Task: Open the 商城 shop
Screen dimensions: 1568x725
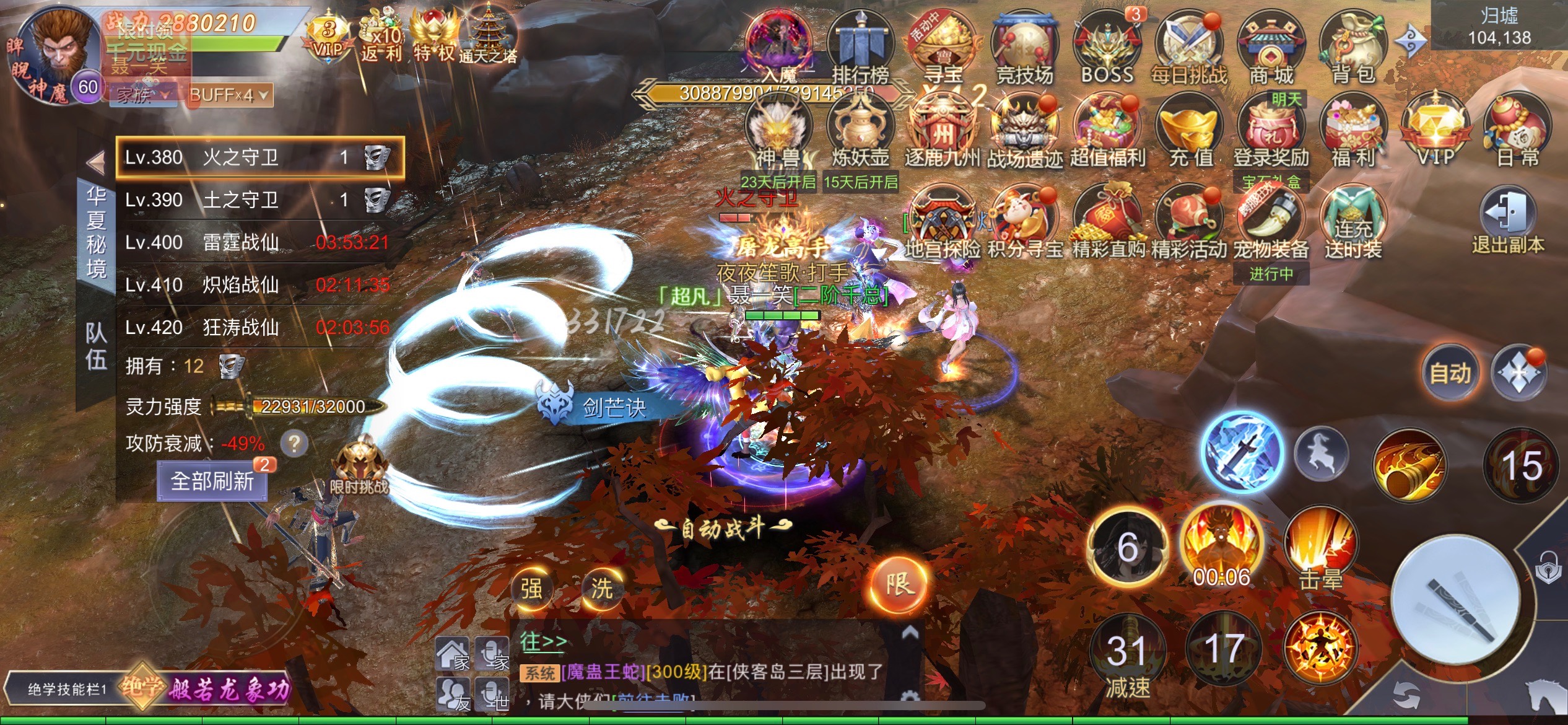Action: tap(1271, 46)
